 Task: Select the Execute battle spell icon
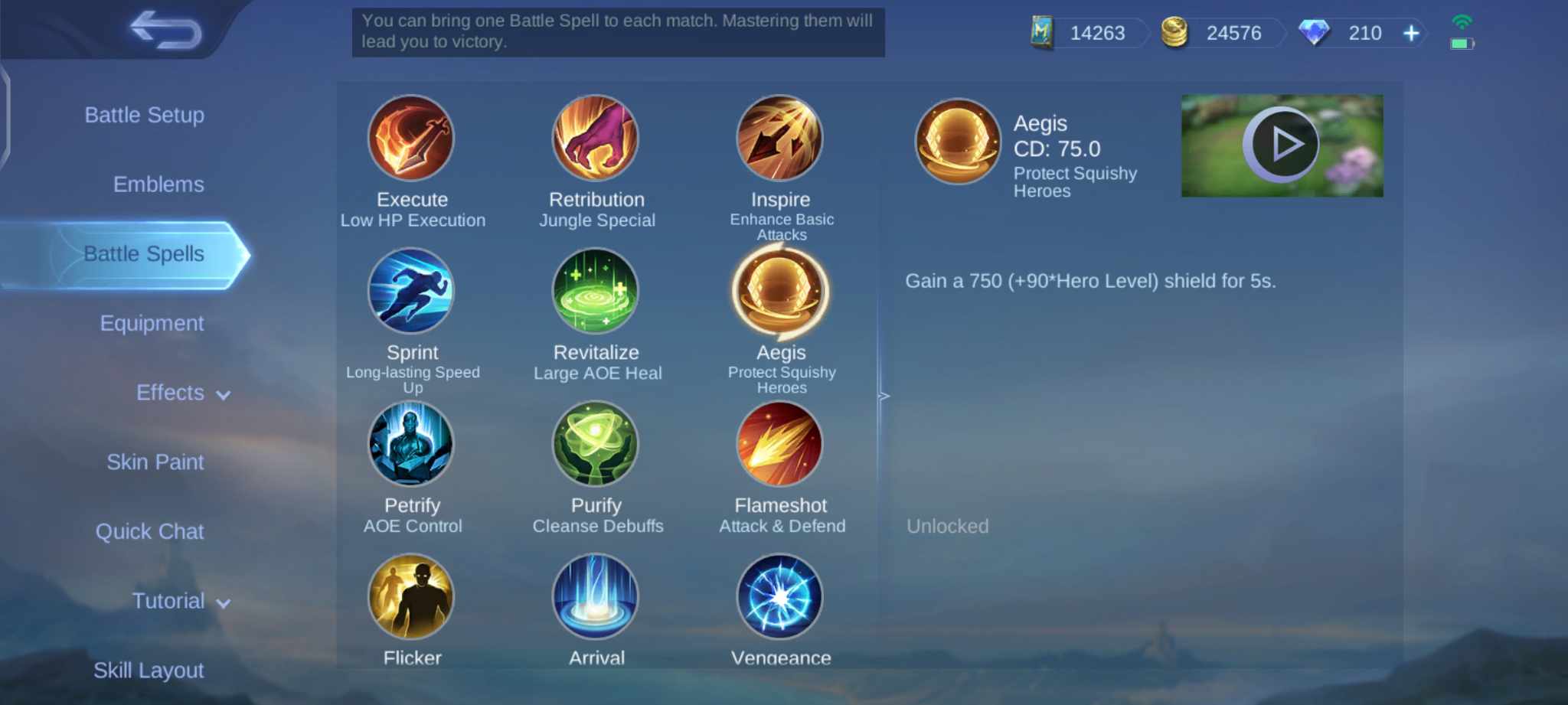(x=412, y=139)
